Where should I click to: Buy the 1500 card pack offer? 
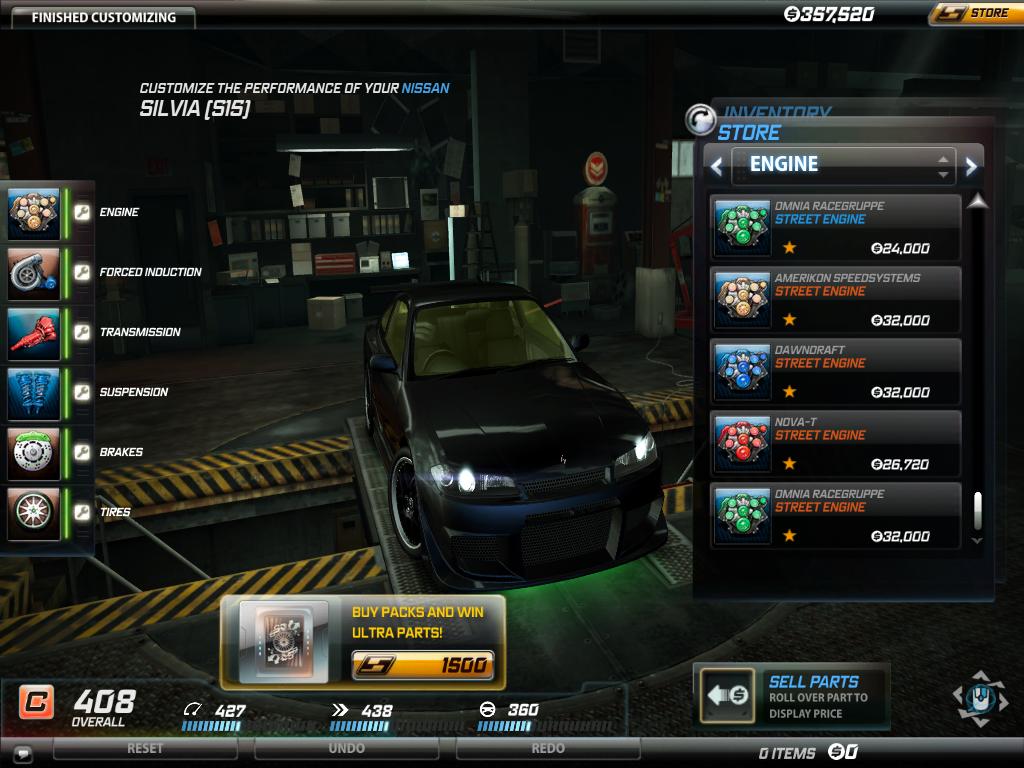click(x=421, y=665)
